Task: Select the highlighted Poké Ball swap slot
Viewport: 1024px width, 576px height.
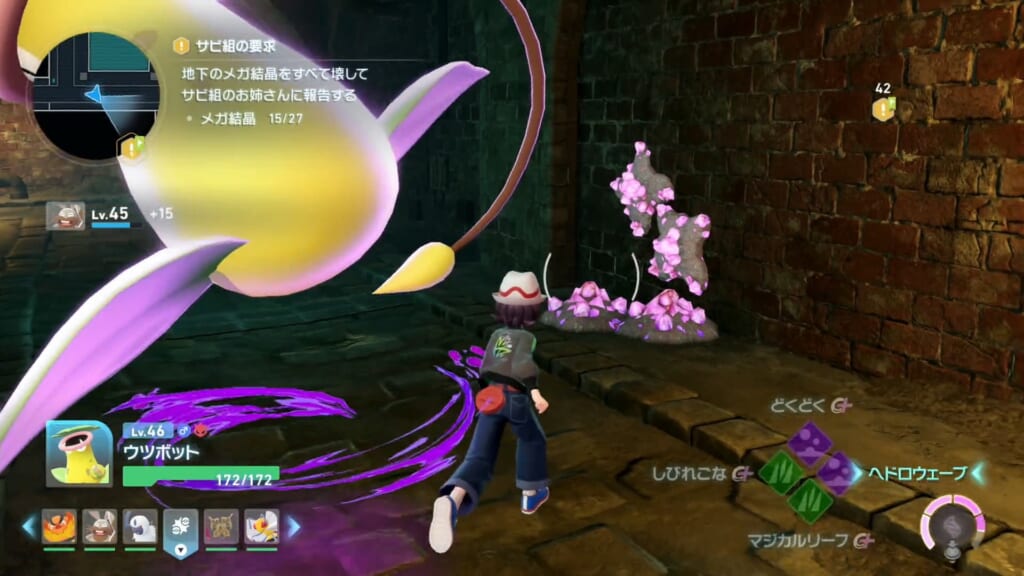Action: coord(180,526)
